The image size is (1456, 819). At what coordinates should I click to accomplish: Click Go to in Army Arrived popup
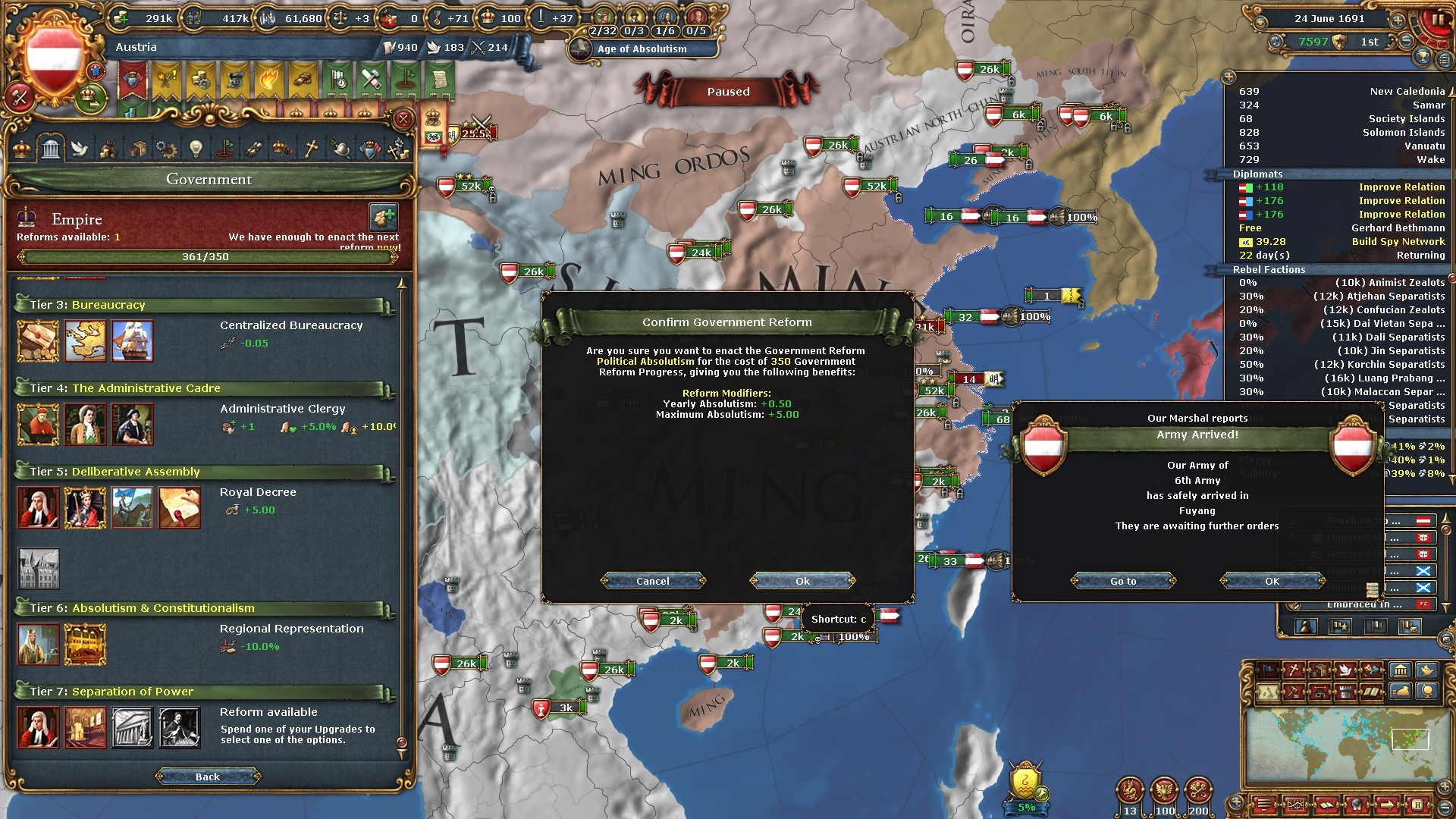(1123, 581)
